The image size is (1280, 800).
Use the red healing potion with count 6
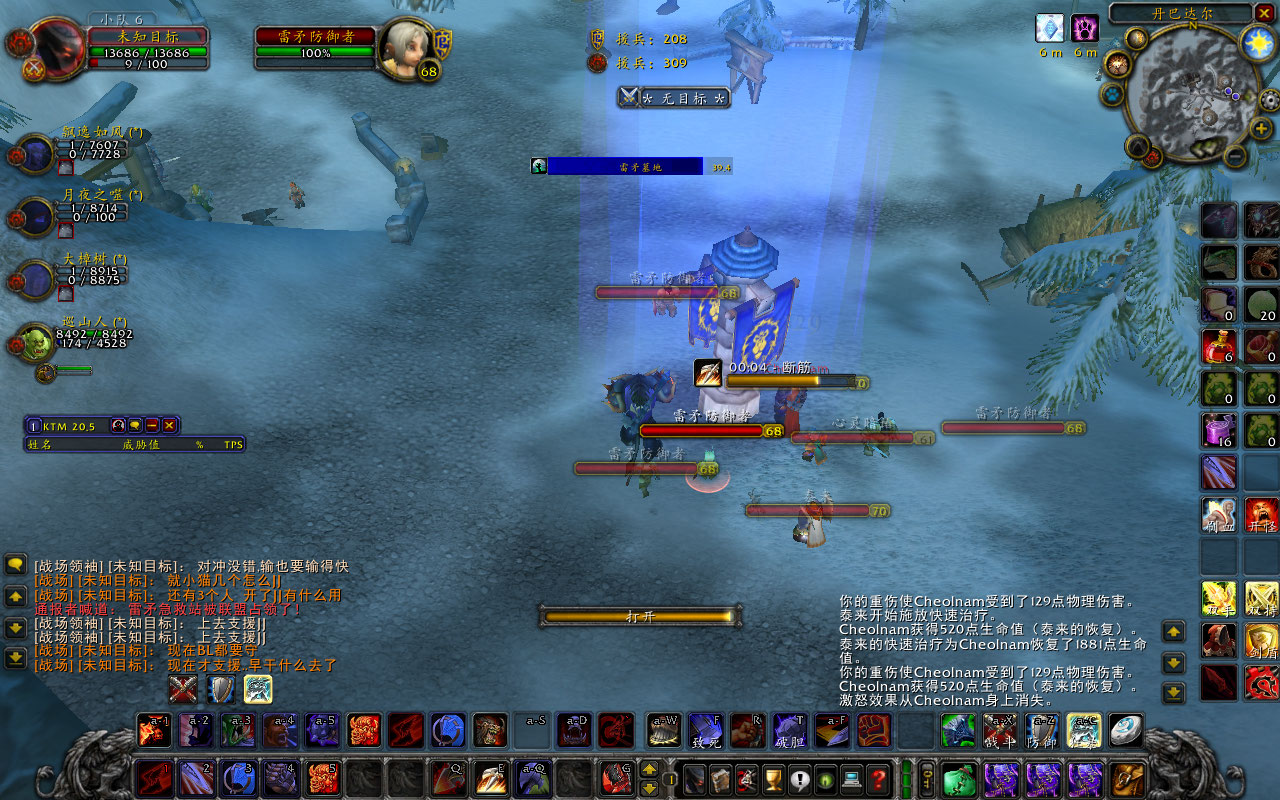(1218, 346)
